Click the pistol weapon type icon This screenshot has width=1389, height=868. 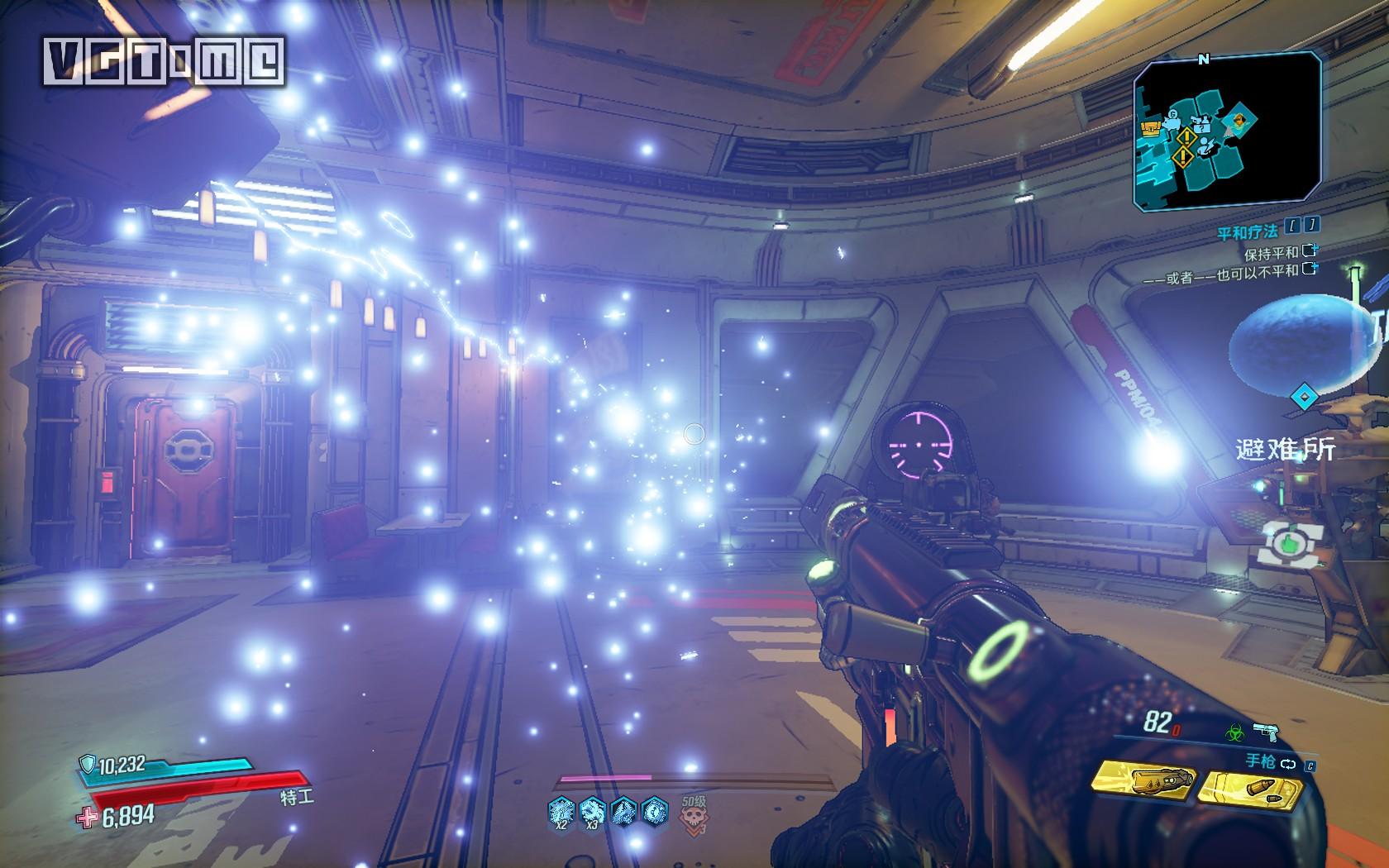[1266, 732]
